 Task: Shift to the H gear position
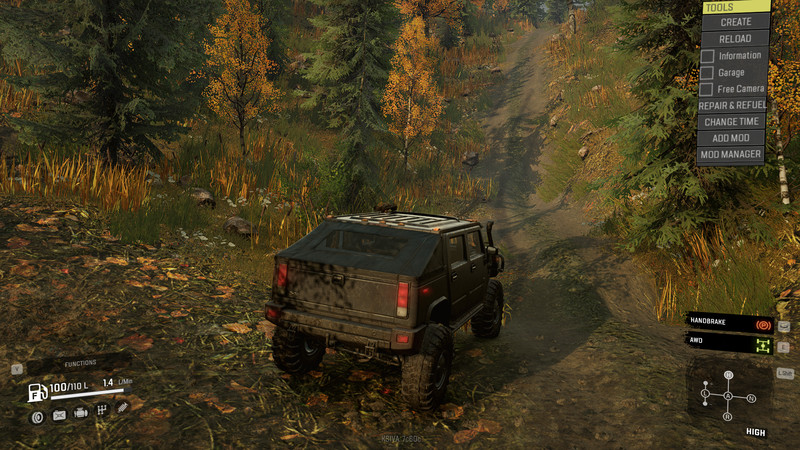[x=728, y=377]
